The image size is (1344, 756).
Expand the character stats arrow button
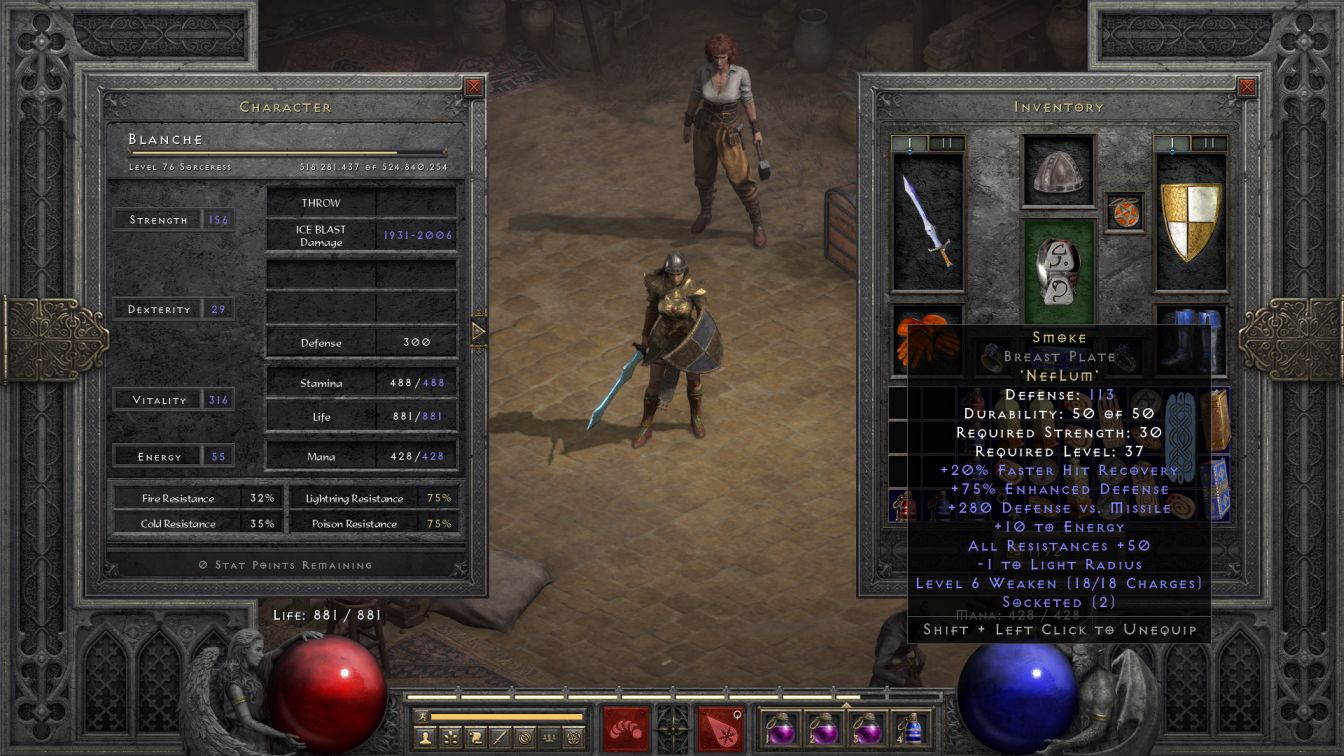(x=478, y=330)
